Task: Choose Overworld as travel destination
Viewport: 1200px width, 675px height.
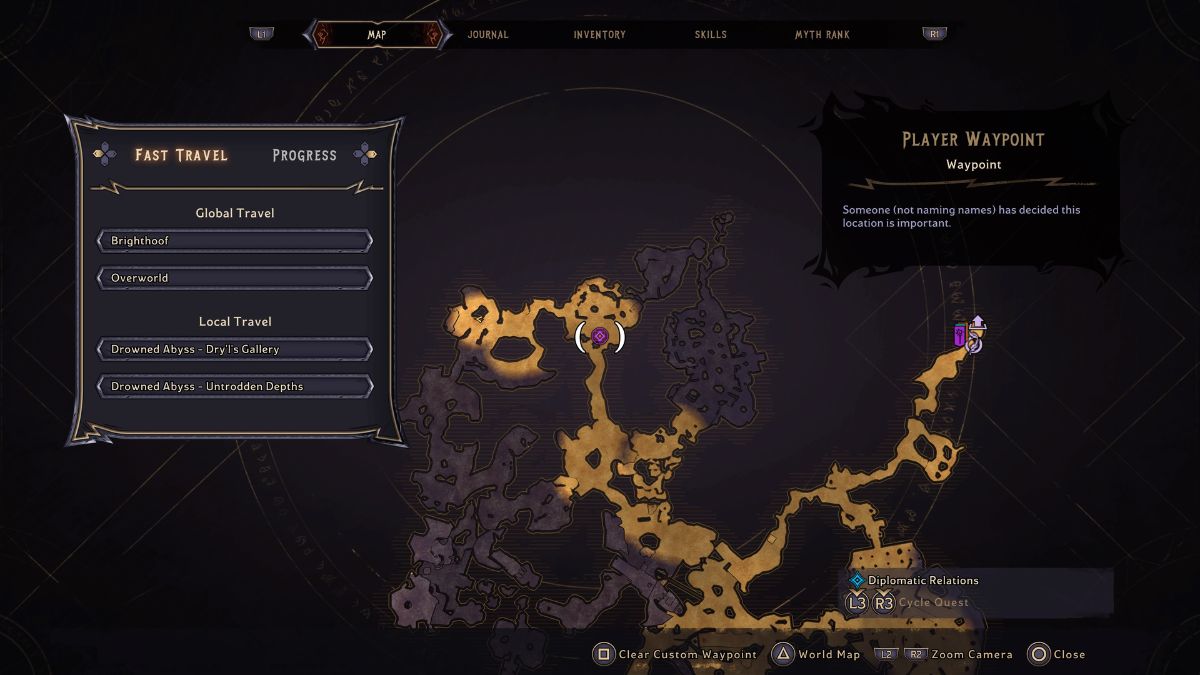Action: (x=235, y=278)
